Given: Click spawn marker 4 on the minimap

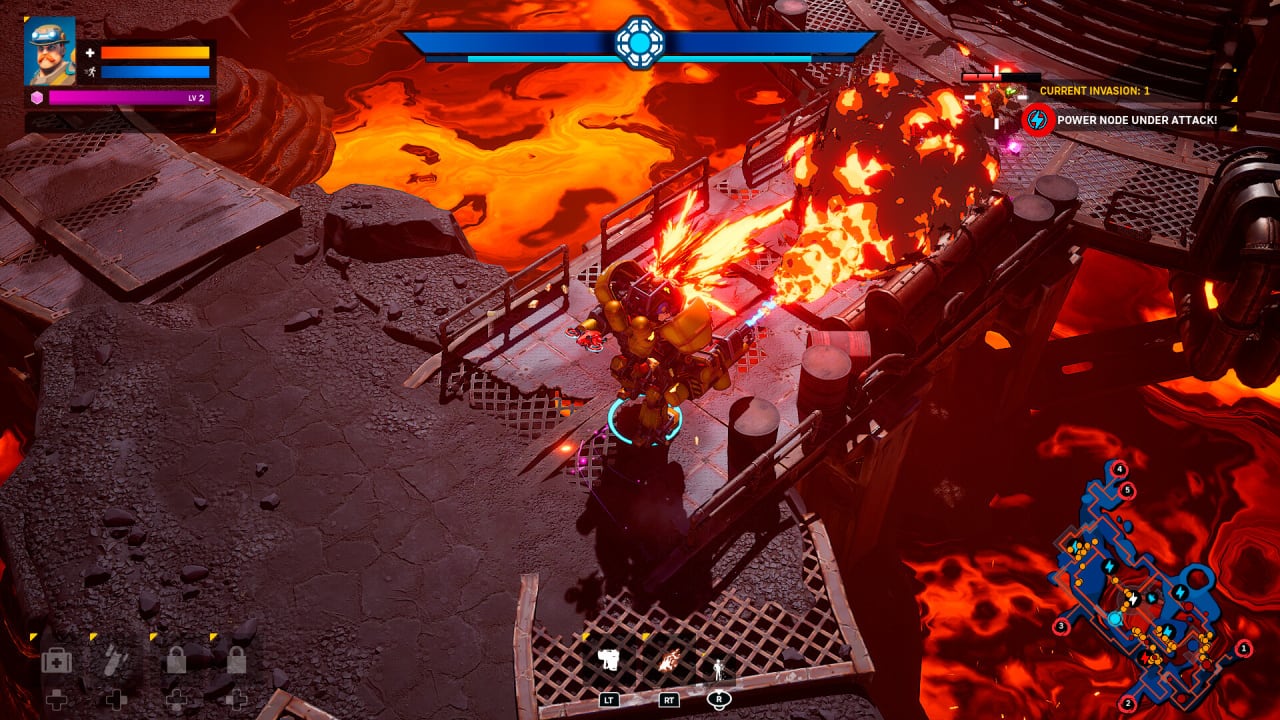Looking at the screenshot, I should coord(1119,469).
